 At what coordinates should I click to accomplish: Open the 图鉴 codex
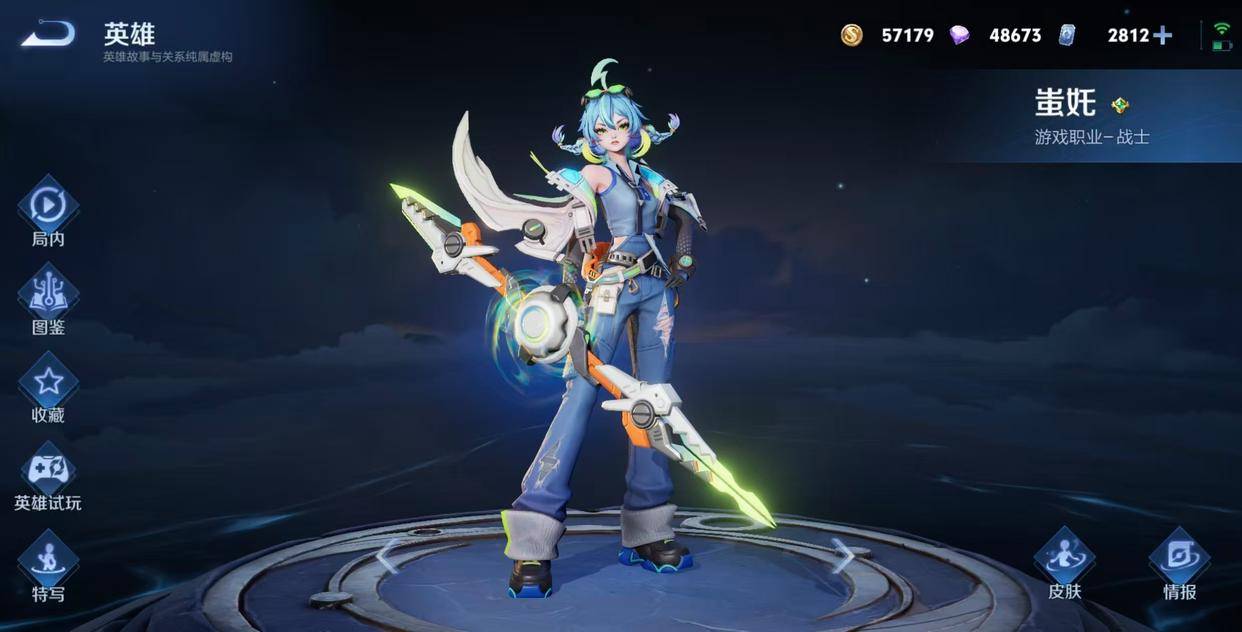[x=48, y=294]
